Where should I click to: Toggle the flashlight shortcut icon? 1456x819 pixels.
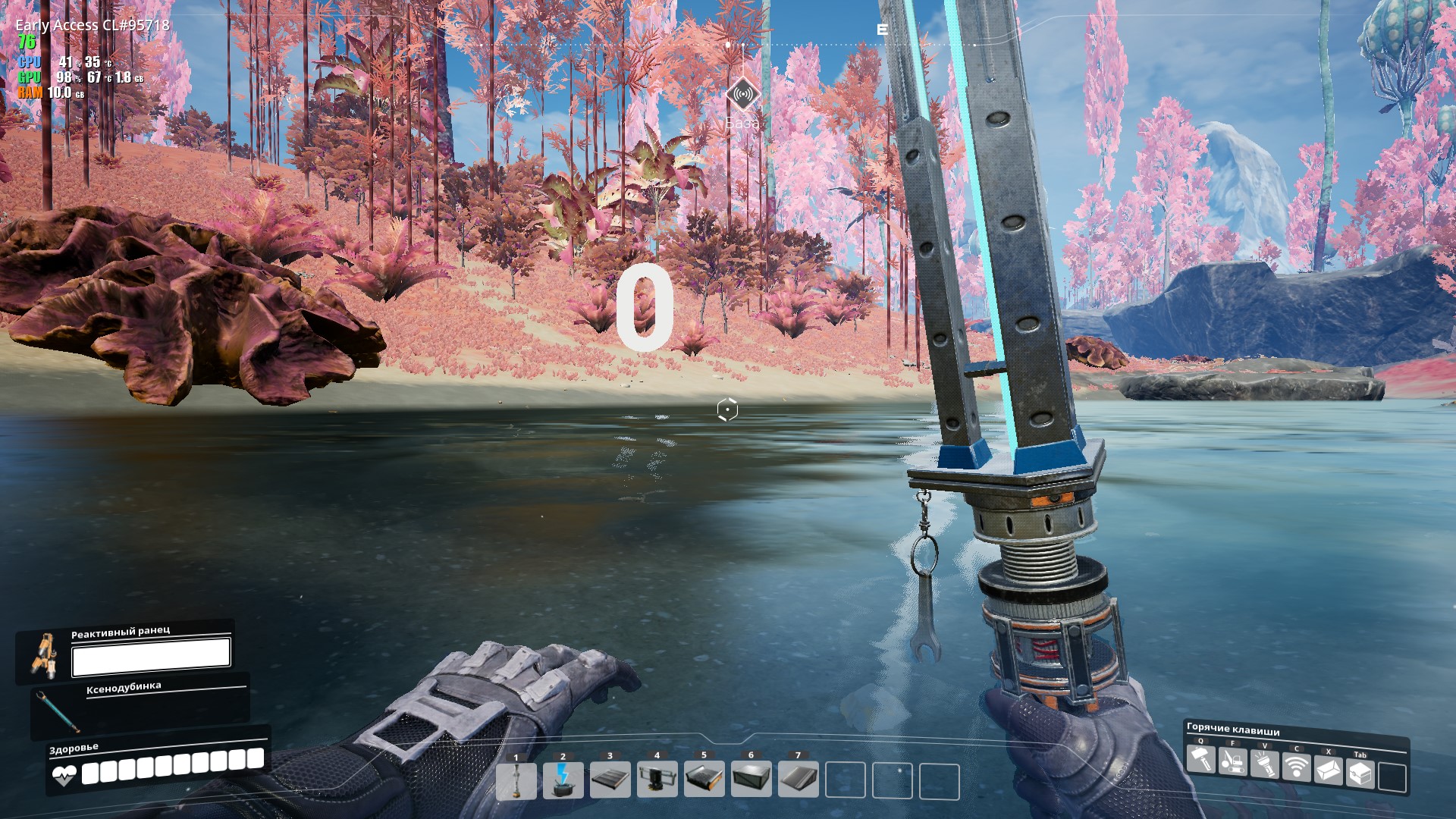[x=1265, y=764]
